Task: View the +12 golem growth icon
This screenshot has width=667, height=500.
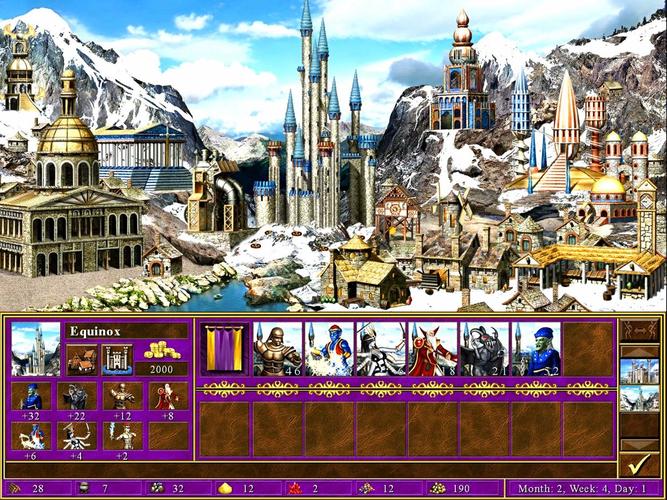Action: 123,397
